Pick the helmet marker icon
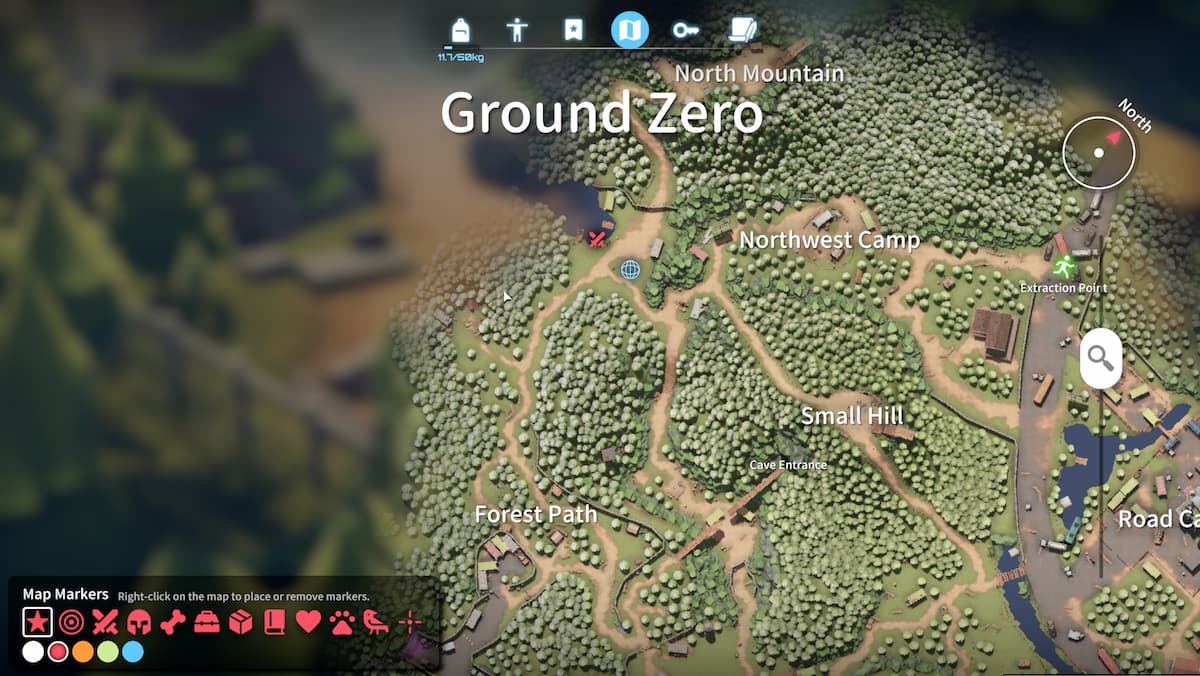1200x676 pixels. click(138, 623)
